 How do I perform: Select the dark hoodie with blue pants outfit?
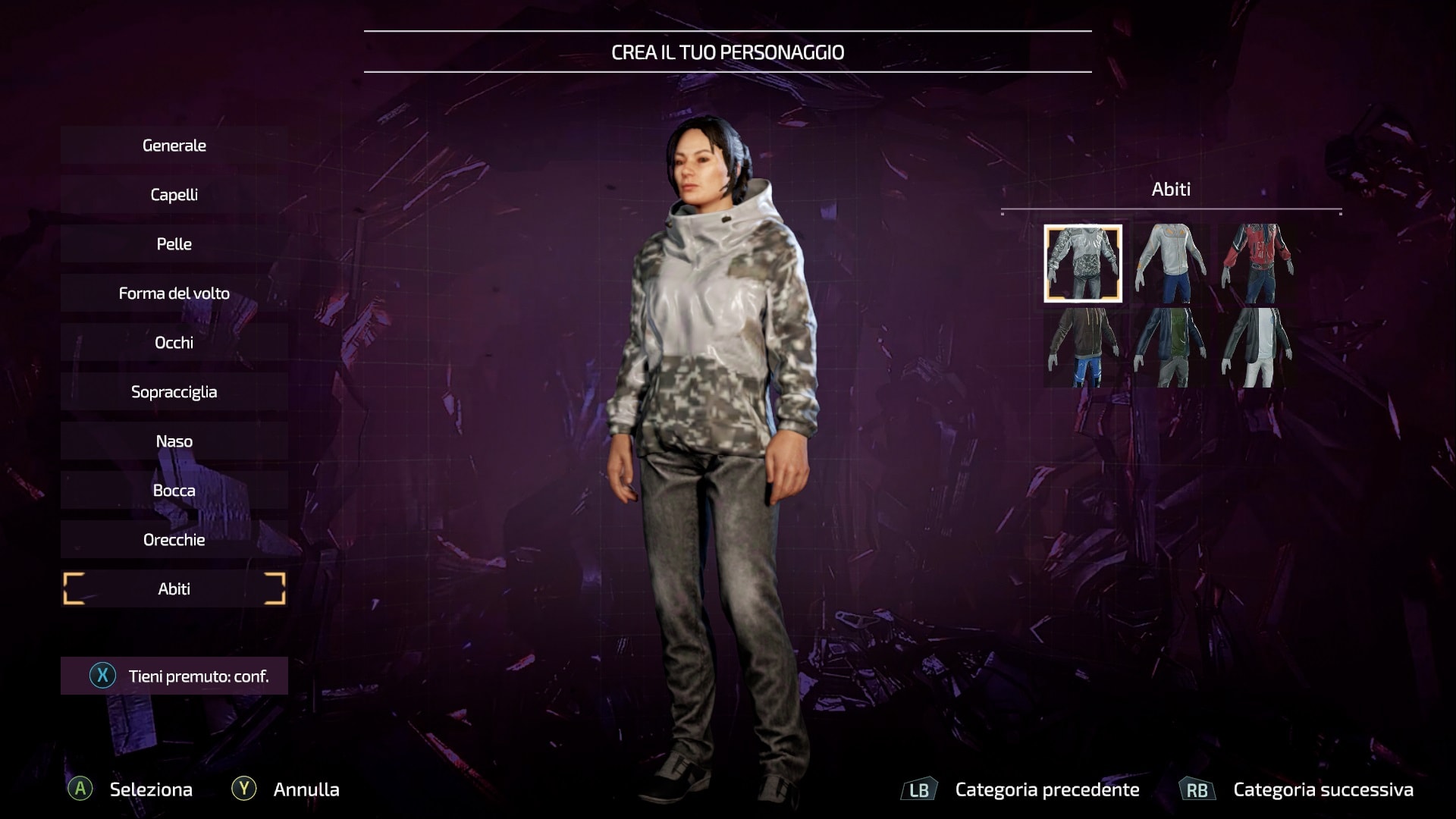point(1083,347)
